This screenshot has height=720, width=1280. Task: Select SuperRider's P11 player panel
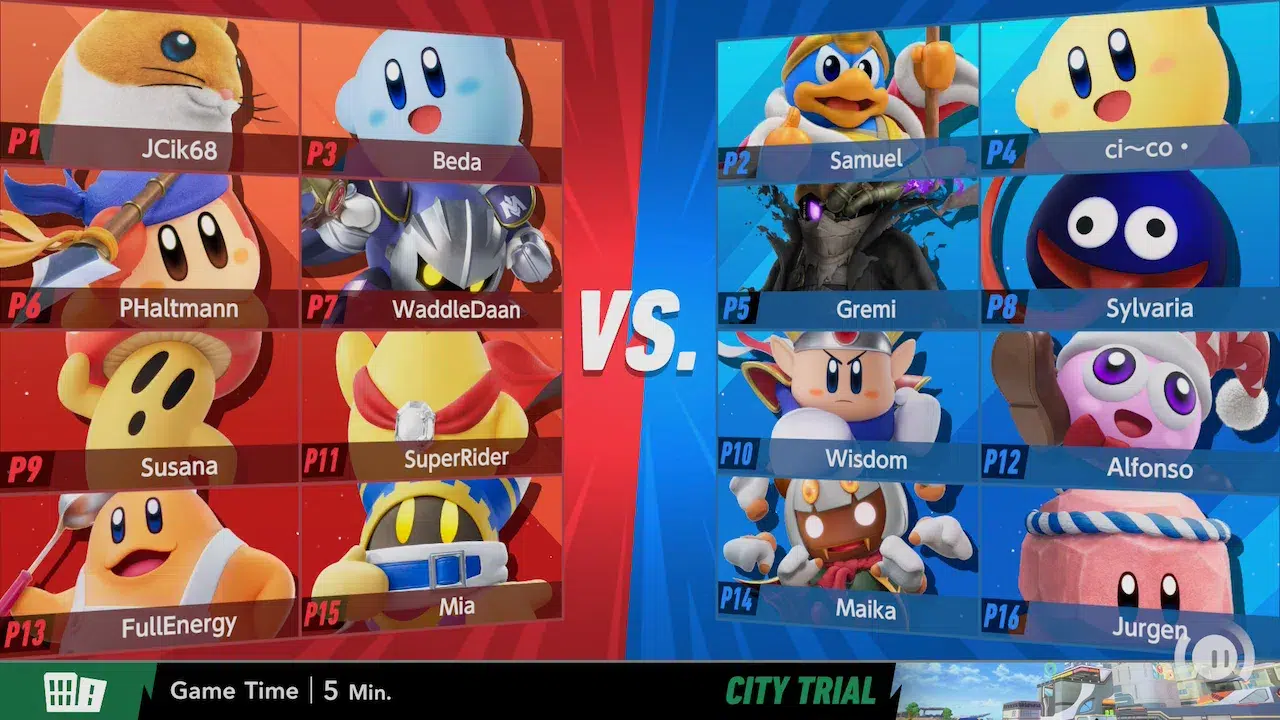click(432, 405)
